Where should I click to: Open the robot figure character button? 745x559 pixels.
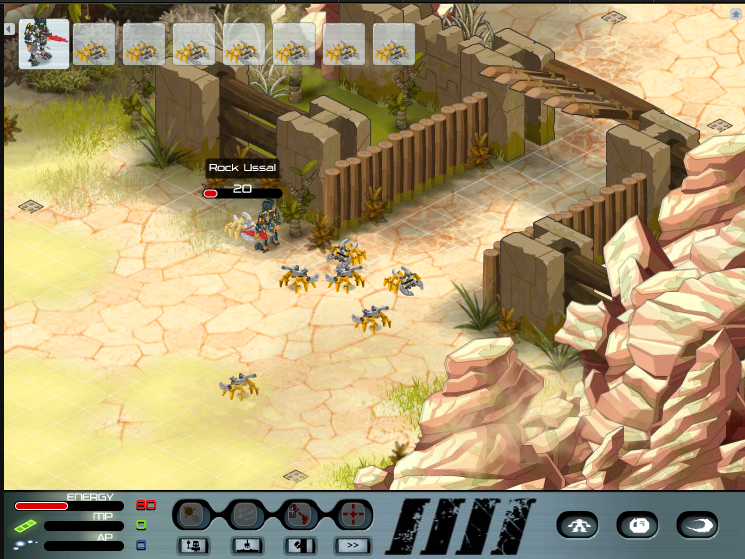coord(580,525)
